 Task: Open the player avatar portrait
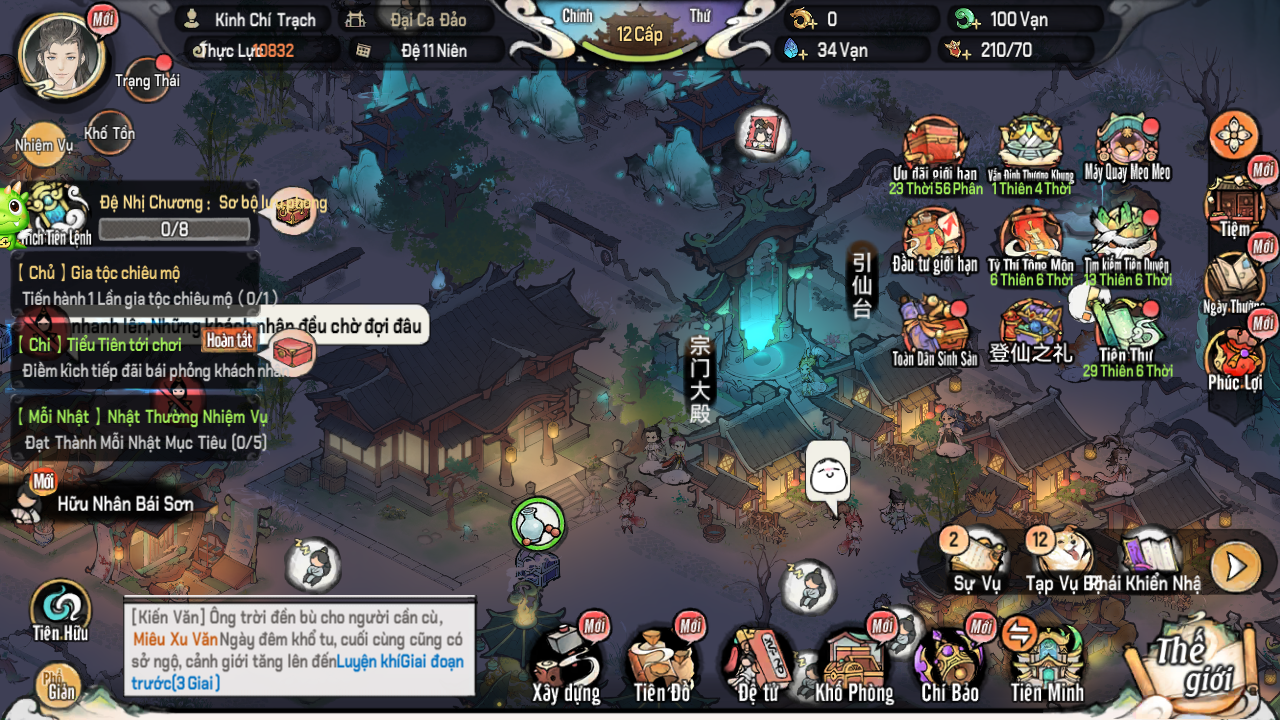coord(62,55)
